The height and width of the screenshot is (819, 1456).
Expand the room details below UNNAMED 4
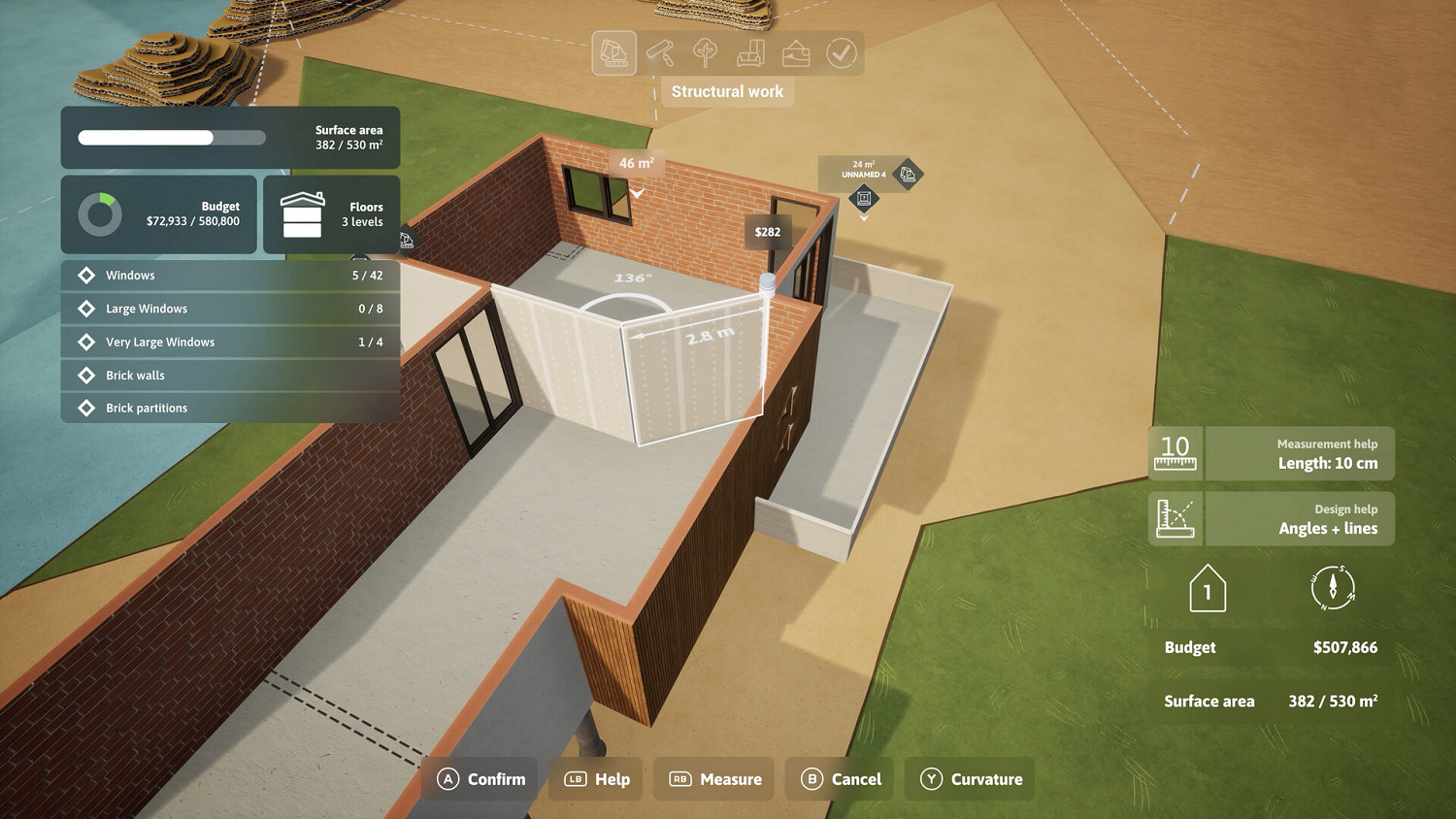(863, 218)
